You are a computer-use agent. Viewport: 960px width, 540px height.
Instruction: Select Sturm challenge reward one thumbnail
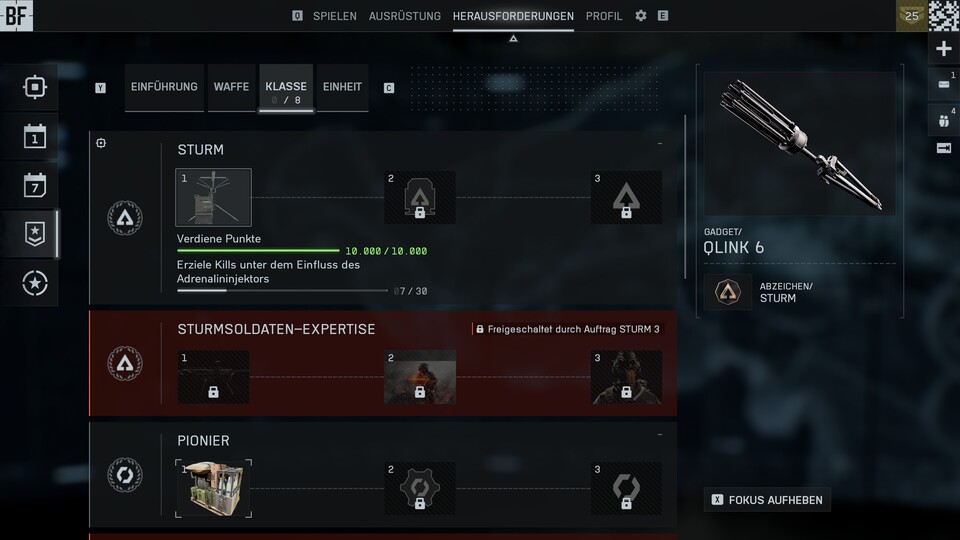(214, 197)
